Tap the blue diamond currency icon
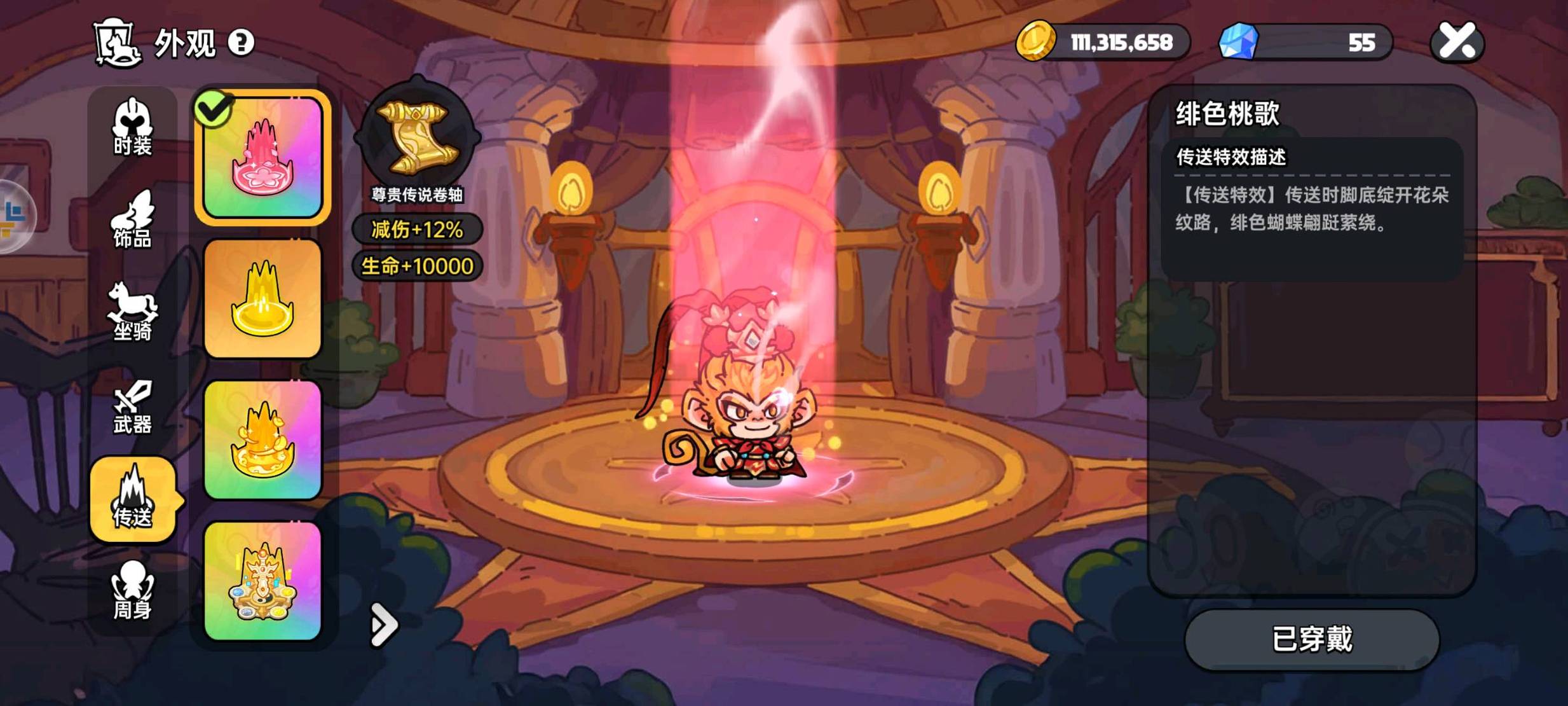This screenshot has width=1568, height=706. point(1238,41)
